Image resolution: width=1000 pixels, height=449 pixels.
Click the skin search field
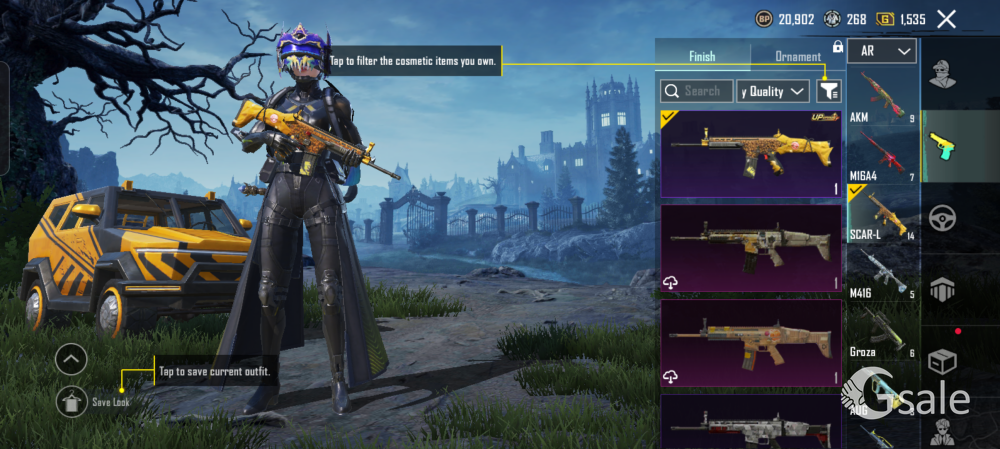pos(697,91)
